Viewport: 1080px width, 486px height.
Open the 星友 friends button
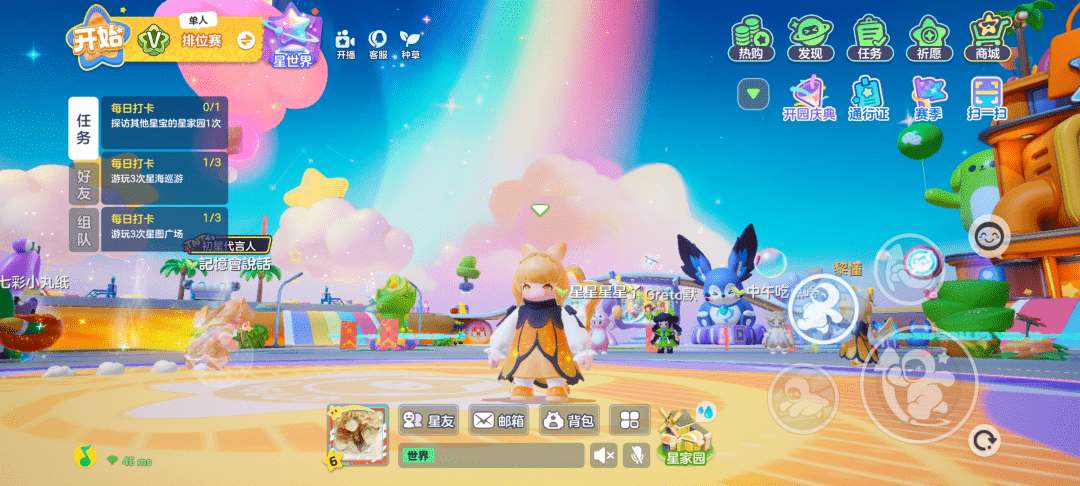[429, 421]
